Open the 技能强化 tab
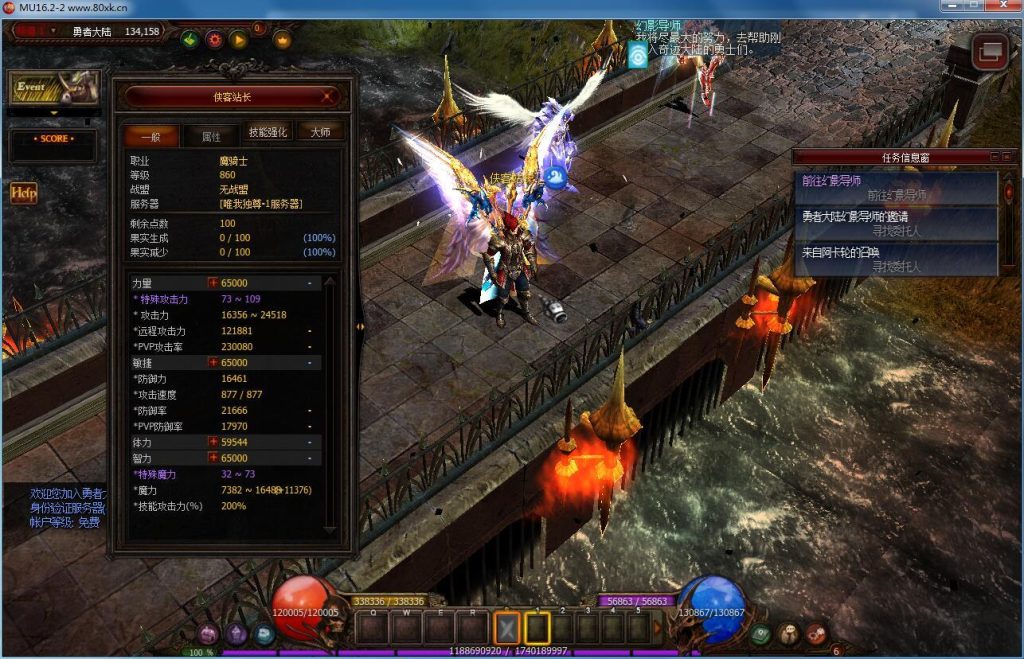The height and width of the screenshot is (659, 1024). pos(267,133)
